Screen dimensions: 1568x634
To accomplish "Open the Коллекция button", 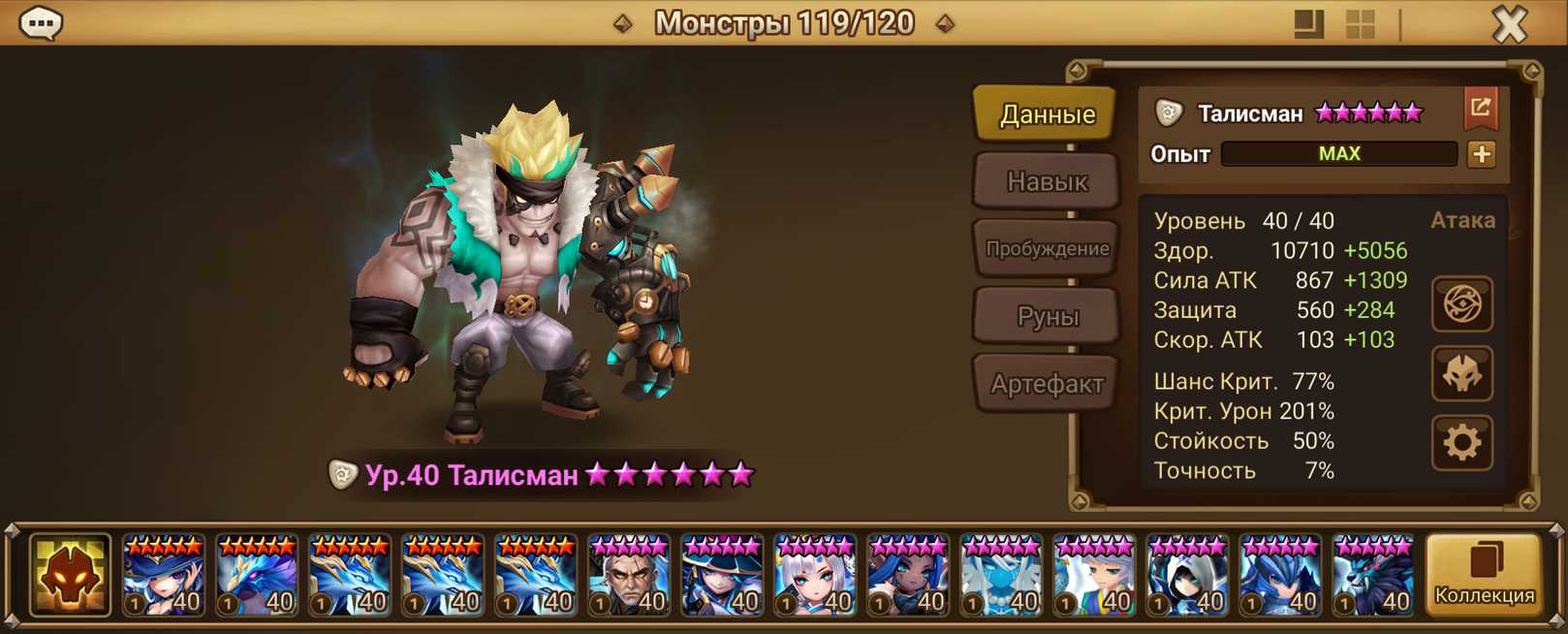I will pos(1484,576).
